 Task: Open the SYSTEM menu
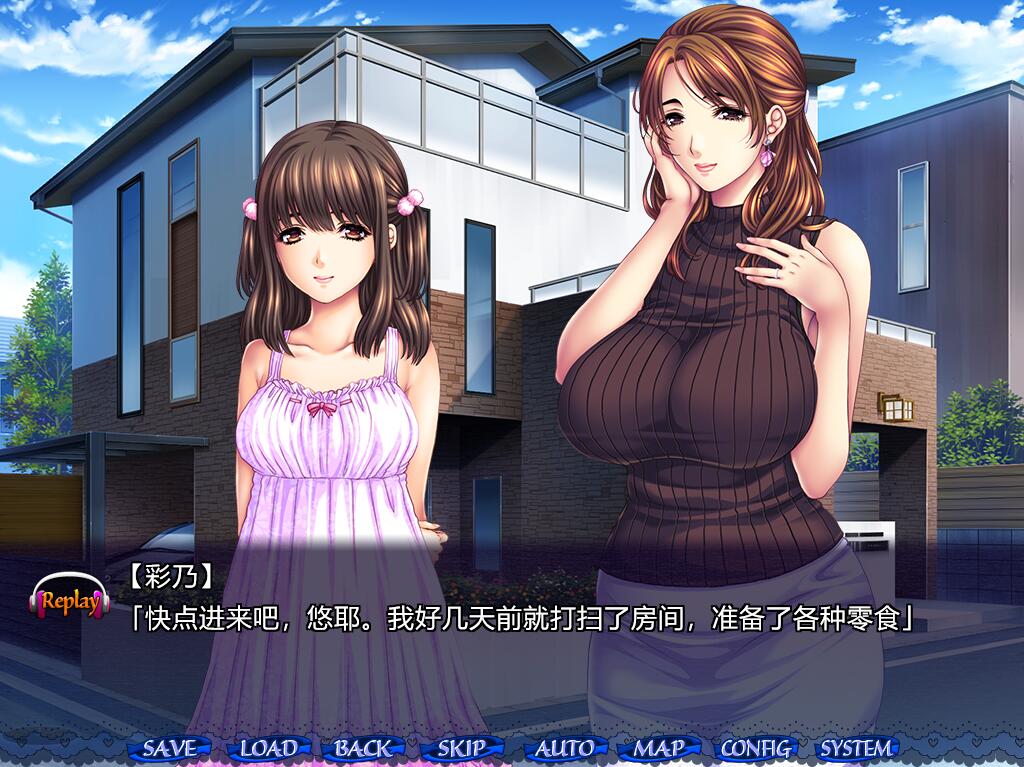point(856,748)
